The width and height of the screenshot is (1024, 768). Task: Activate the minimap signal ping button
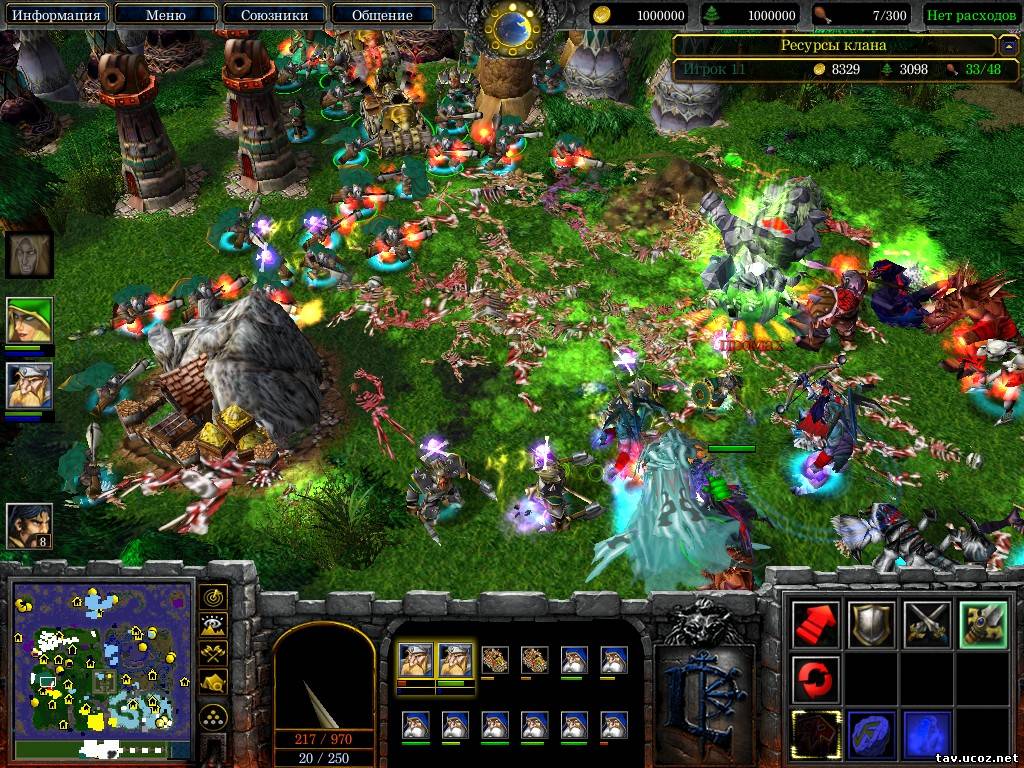pyautogui.click(x=214, y=597)
